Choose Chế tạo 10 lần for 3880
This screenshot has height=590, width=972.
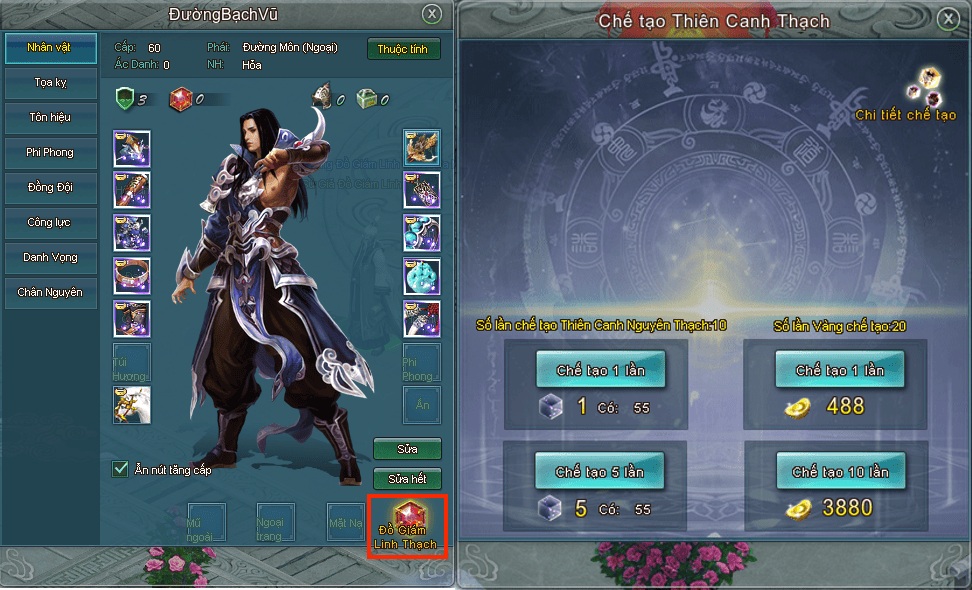point(839,471)
